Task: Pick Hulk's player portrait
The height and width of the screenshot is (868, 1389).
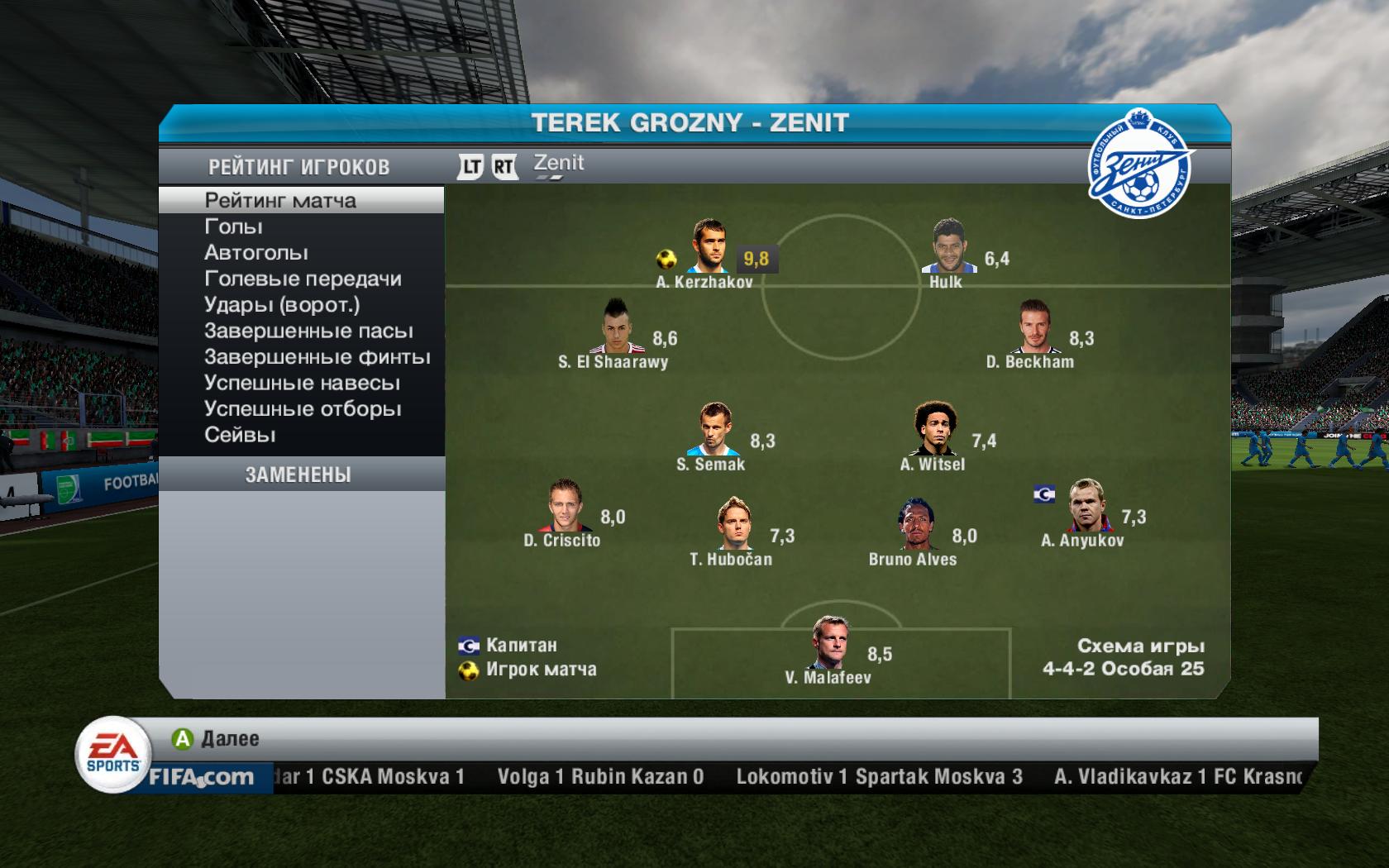Action: coord(946,246)
